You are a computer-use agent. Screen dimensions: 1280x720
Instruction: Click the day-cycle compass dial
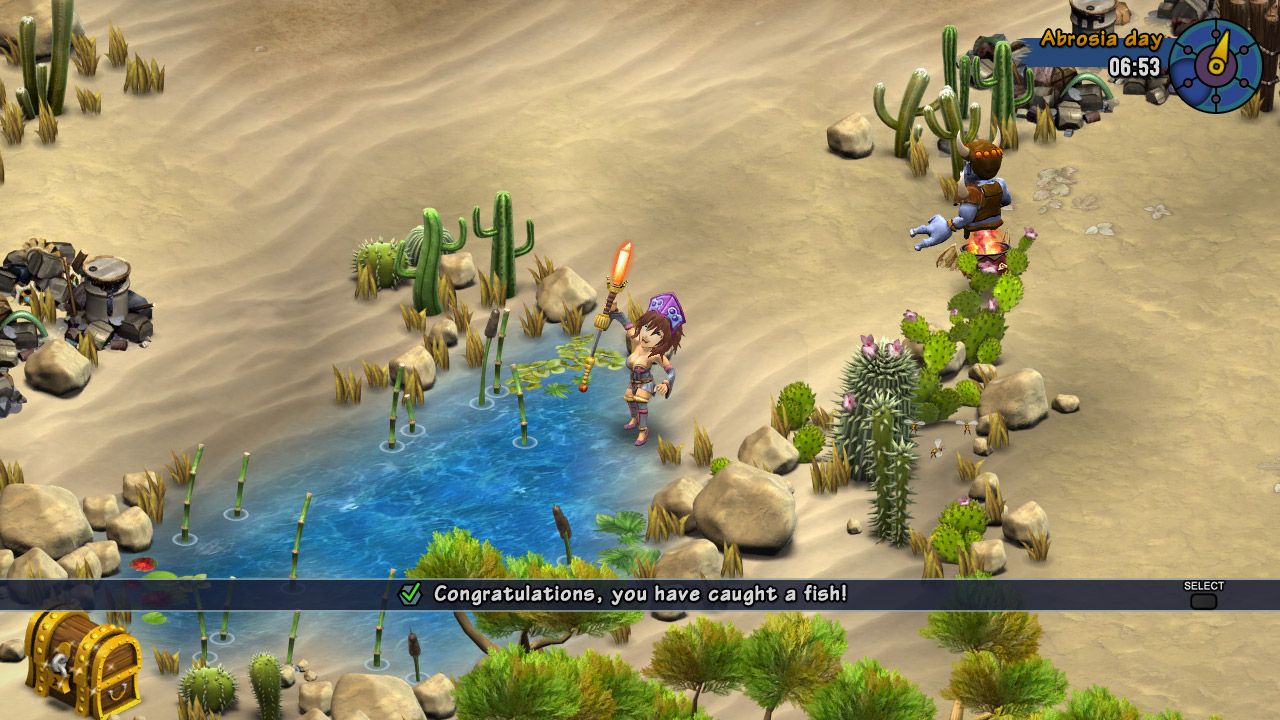(x=1216, y=65)
